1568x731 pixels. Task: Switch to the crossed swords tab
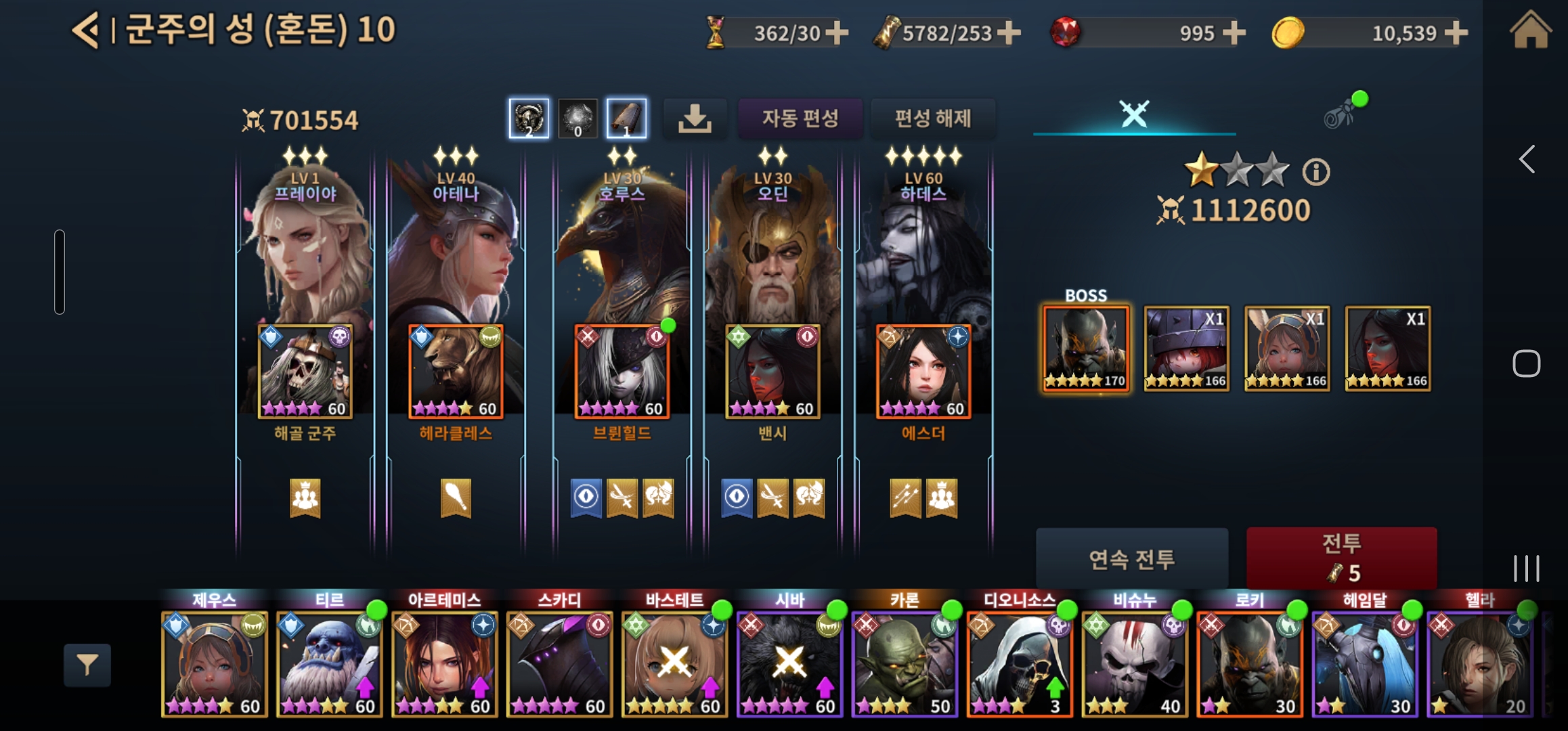(1134, 114)
